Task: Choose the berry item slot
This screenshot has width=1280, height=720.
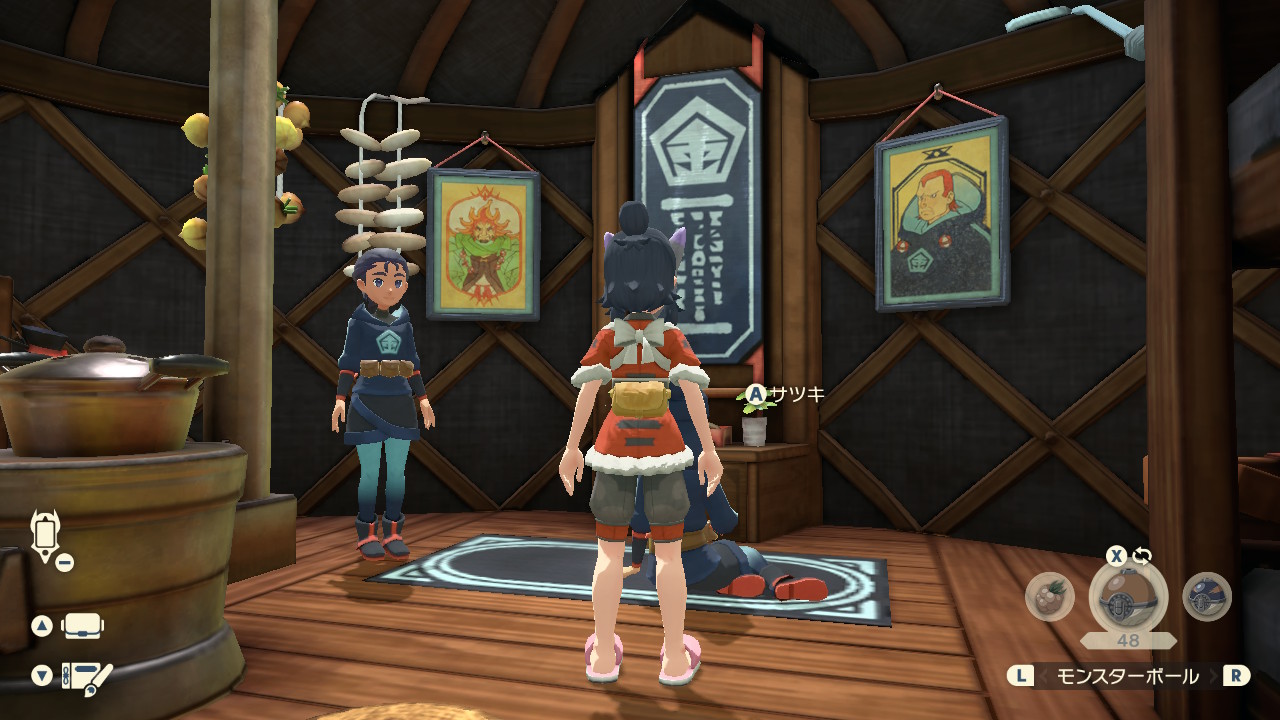Action: pos(1050,597)
